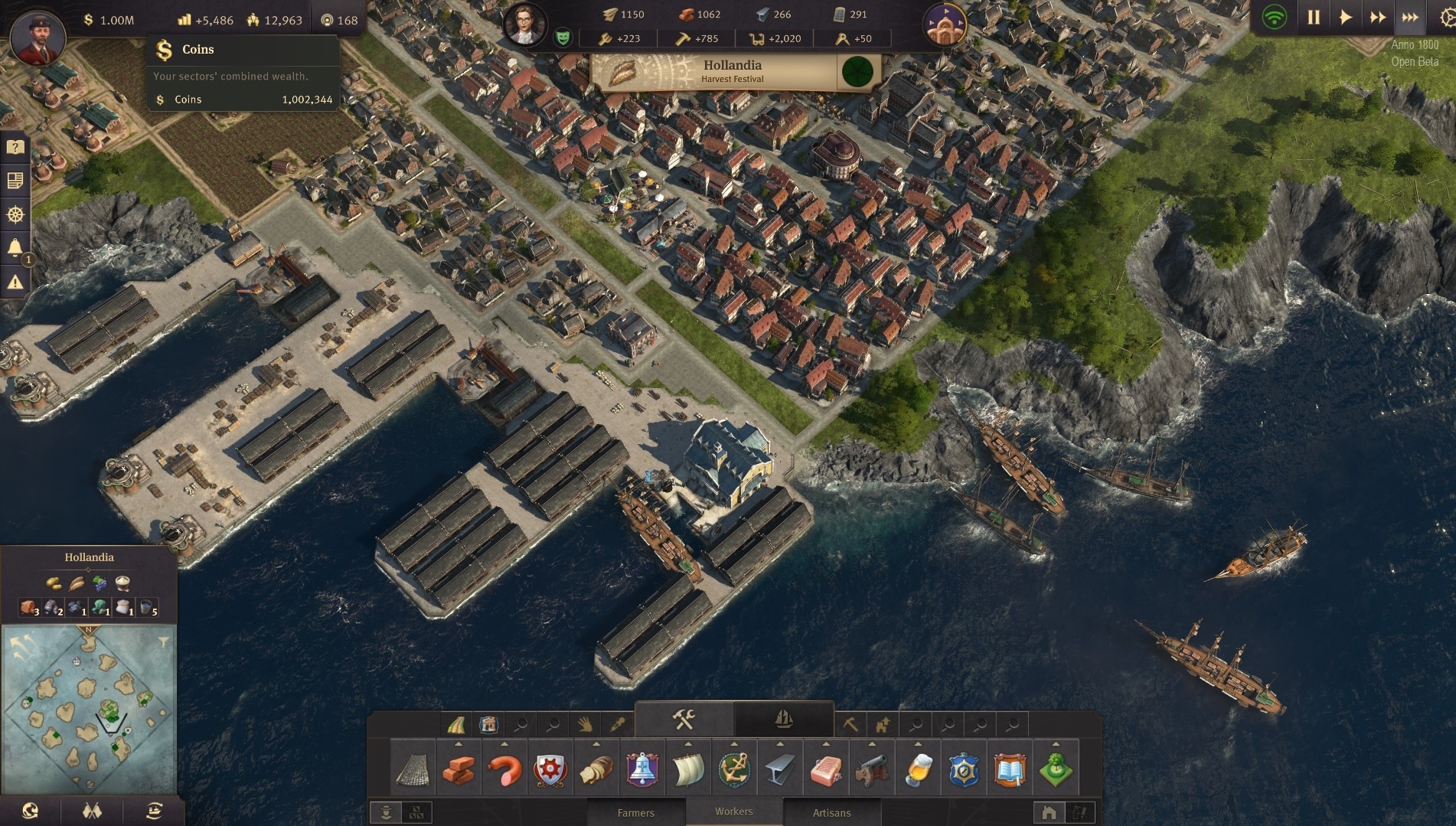Open the minimap filter funnel
This screenshot has width=1456, height=826.
[x=163, y=642]
